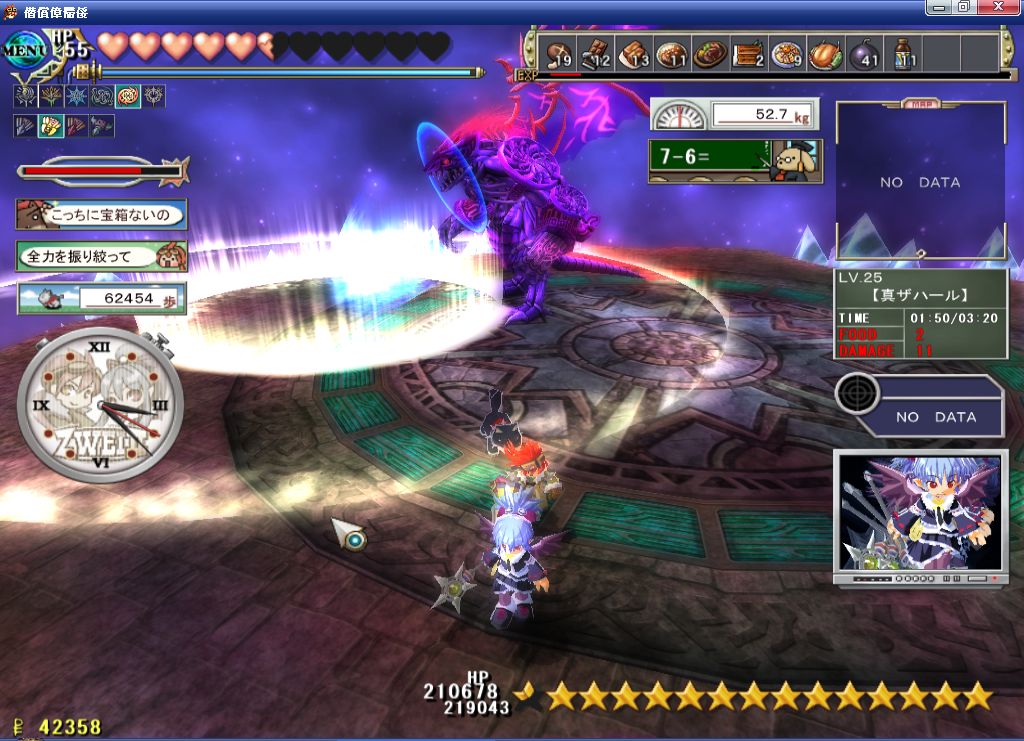Click the pet message about treasure chests
This screenshot has width=1024, height=741.
pyautogui.click(x=101, y=214)
